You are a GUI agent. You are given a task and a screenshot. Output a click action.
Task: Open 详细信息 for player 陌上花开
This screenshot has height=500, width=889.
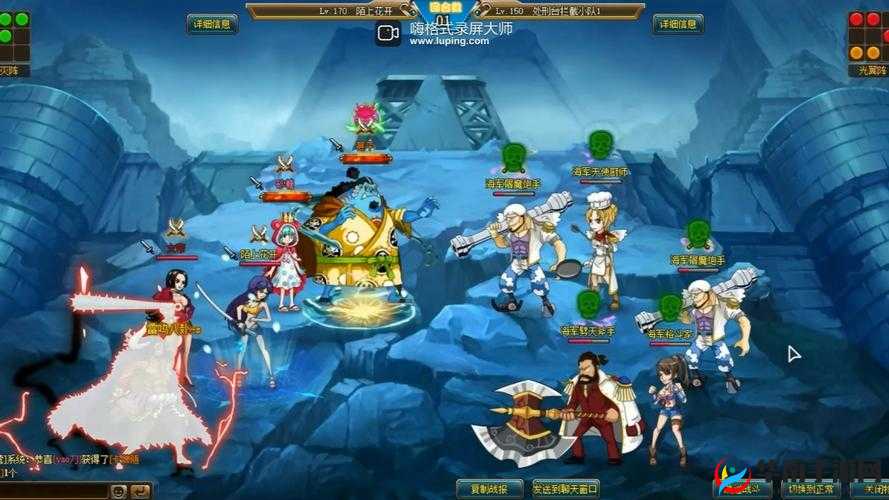click(212, 24)
